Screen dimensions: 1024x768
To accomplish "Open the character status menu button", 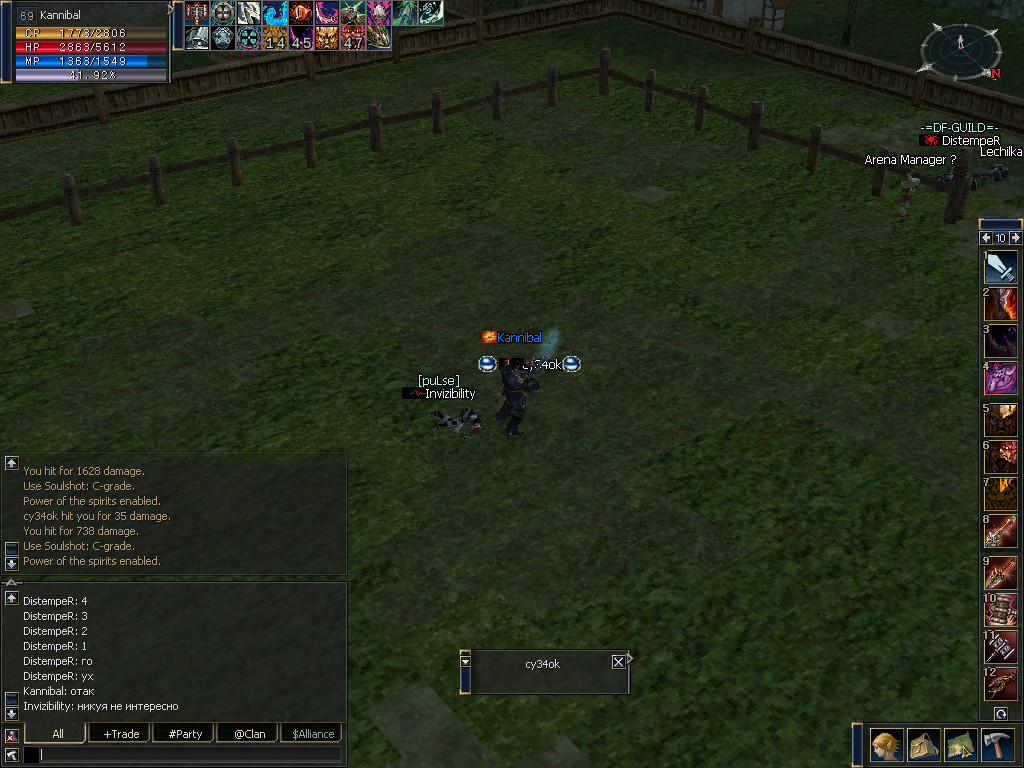I will [x=886, y=746].
